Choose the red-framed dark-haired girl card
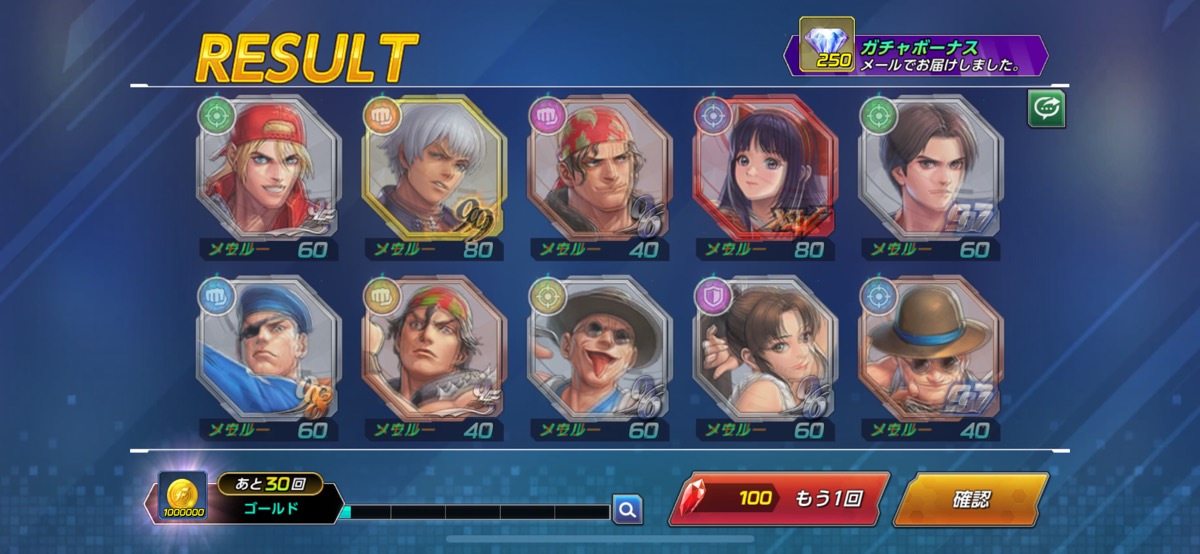 coord(765,170)
